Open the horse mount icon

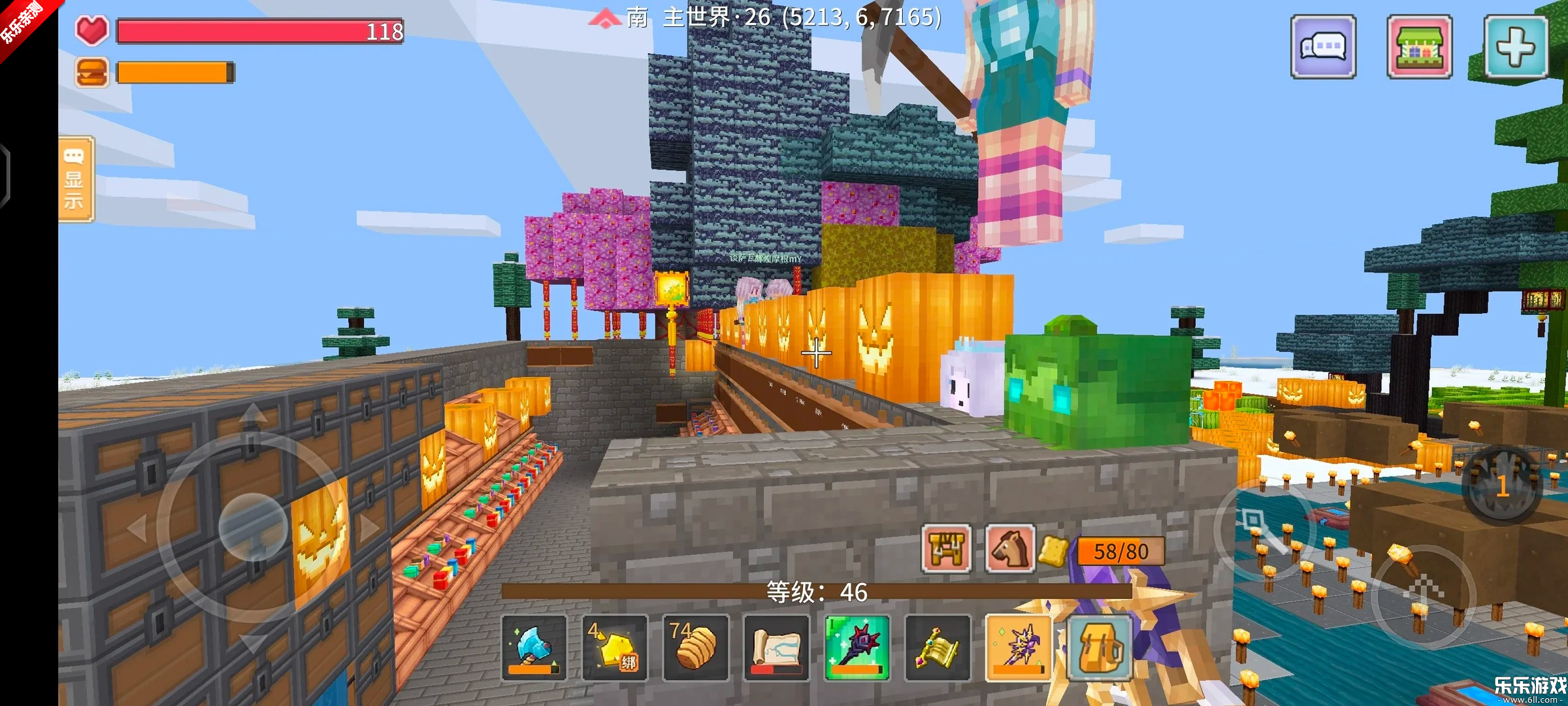(x=1009, y=549)
